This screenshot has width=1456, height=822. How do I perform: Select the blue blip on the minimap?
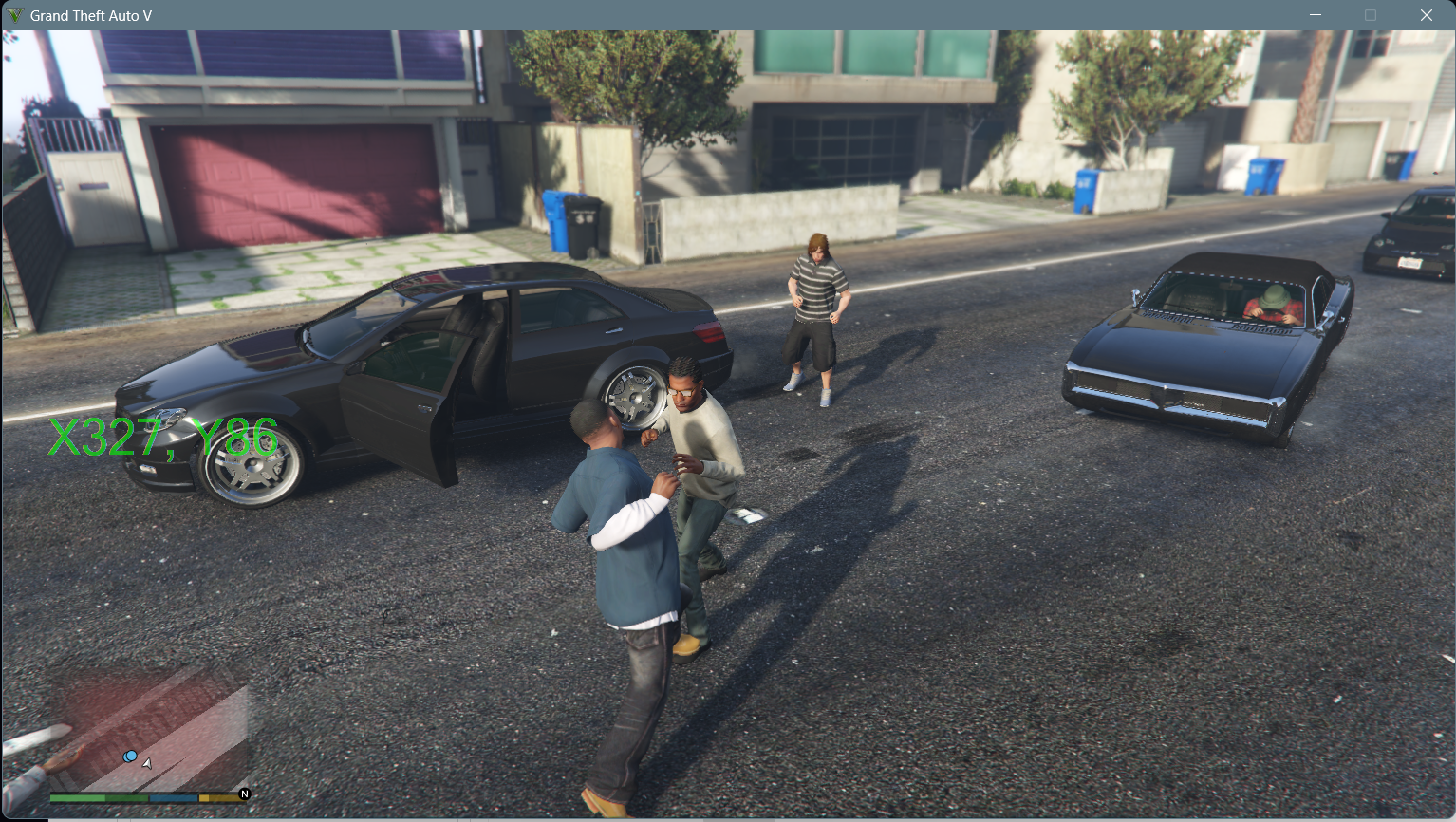(130, 757)
